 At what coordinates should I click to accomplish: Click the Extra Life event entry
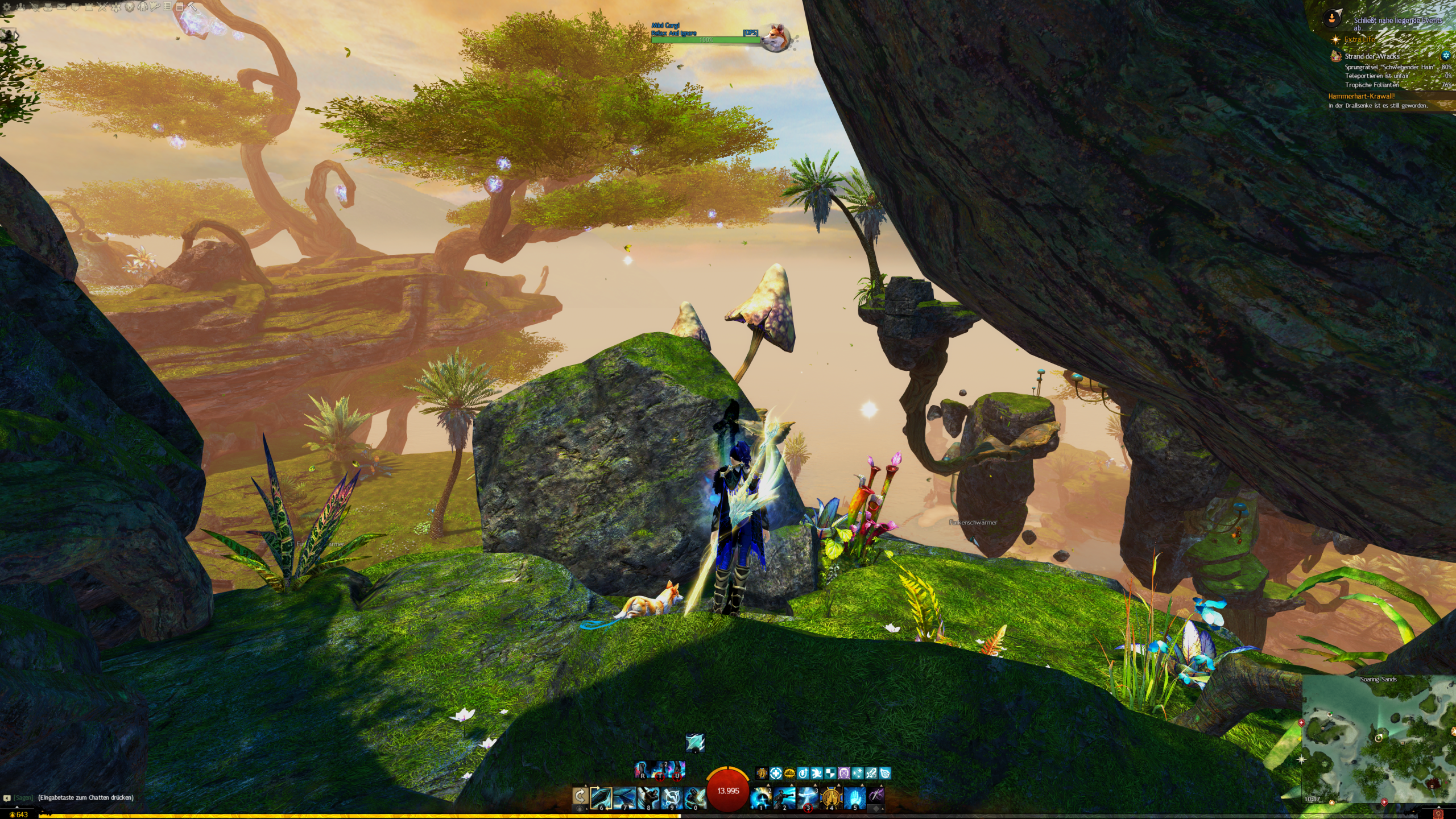click(x=1359, y=39)
